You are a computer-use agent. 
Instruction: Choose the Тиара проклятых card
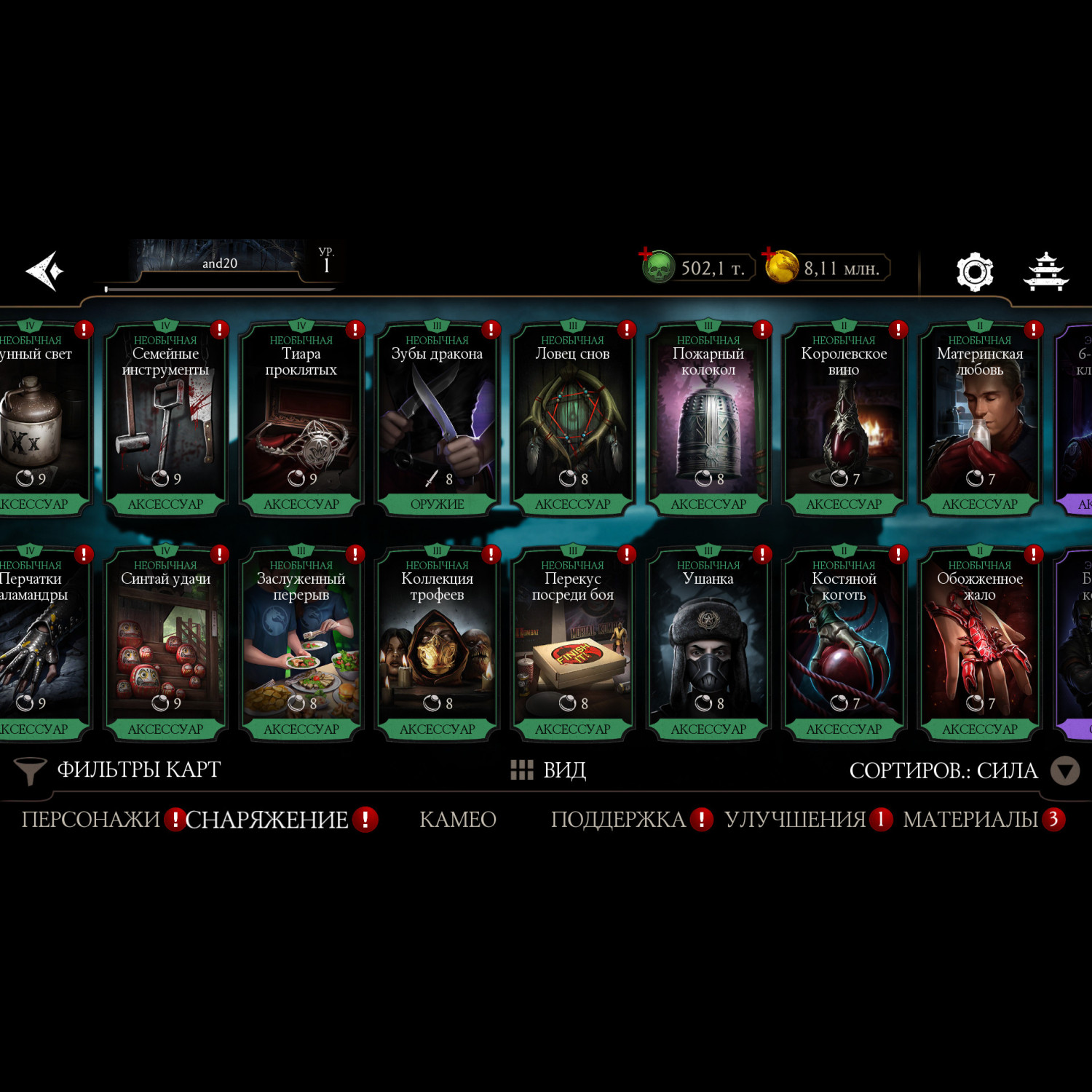[301, 419]
